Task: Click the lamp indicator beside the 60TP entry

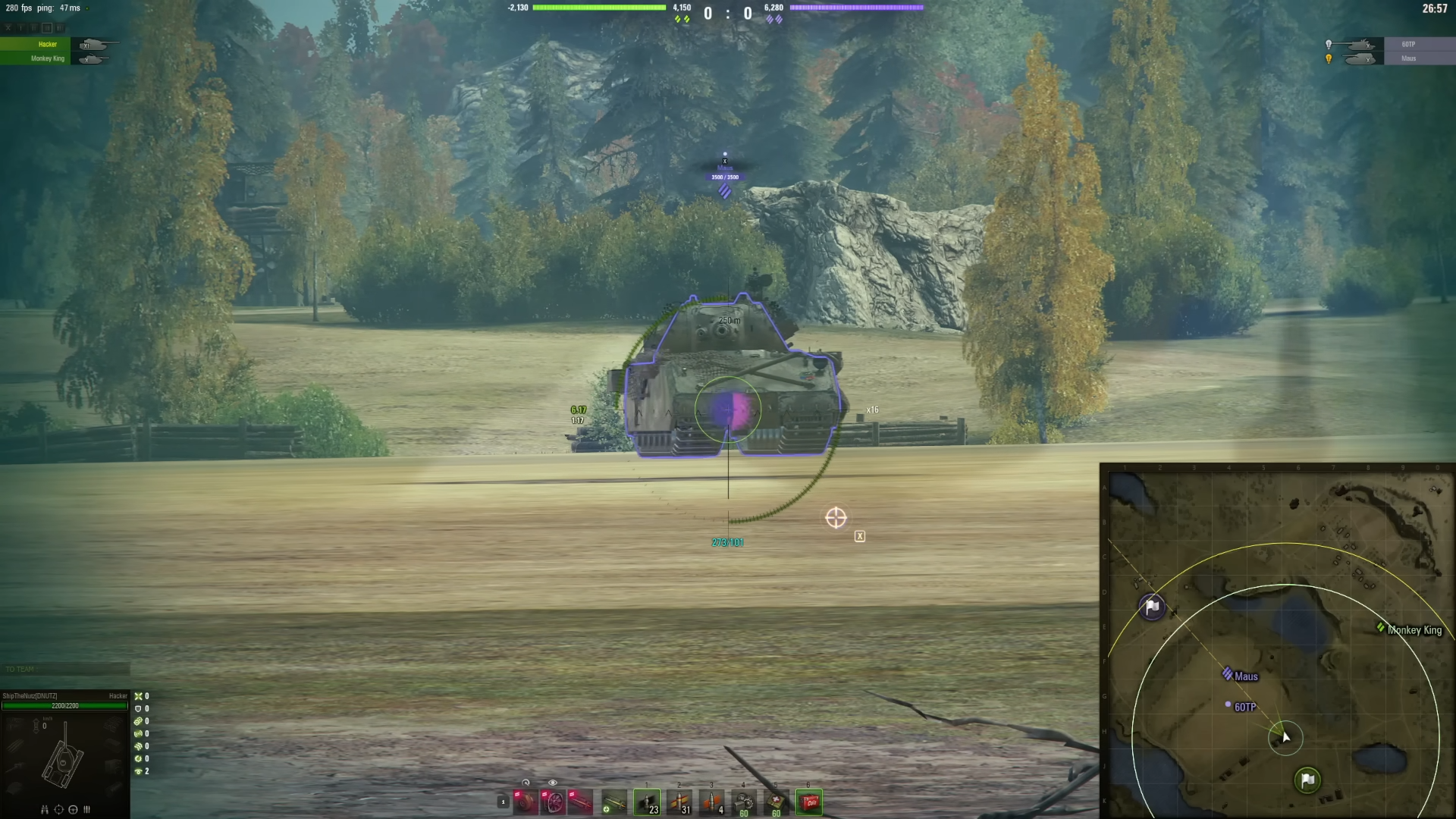Action: (1329, 45)
